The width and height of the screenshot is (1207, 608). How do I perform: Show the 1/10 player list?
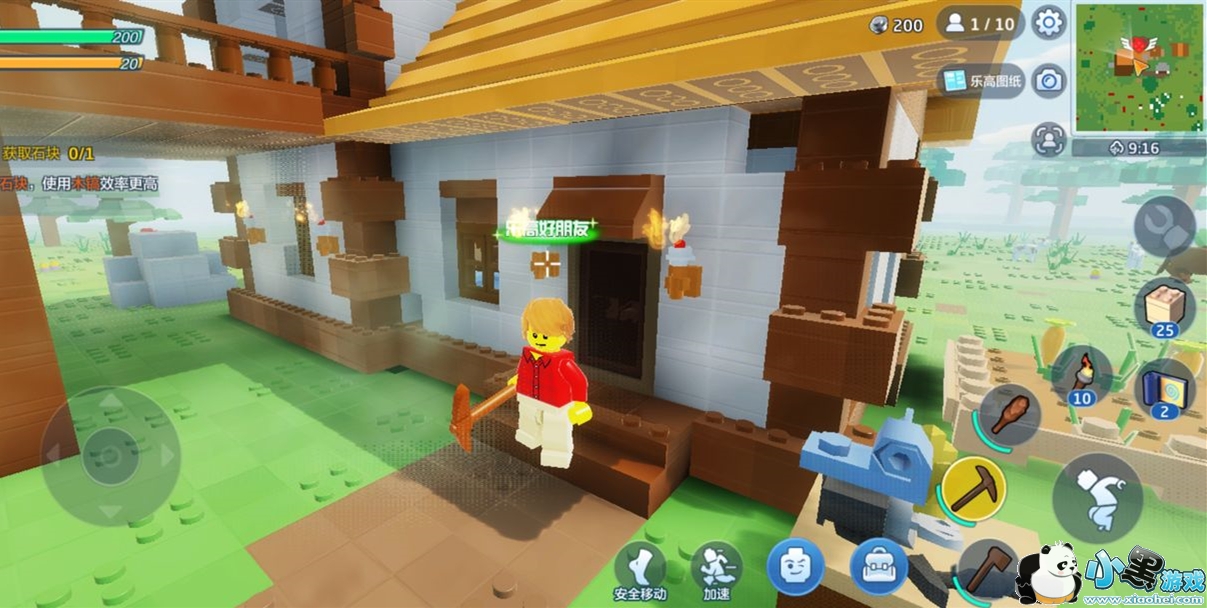(x=980, y=23)
